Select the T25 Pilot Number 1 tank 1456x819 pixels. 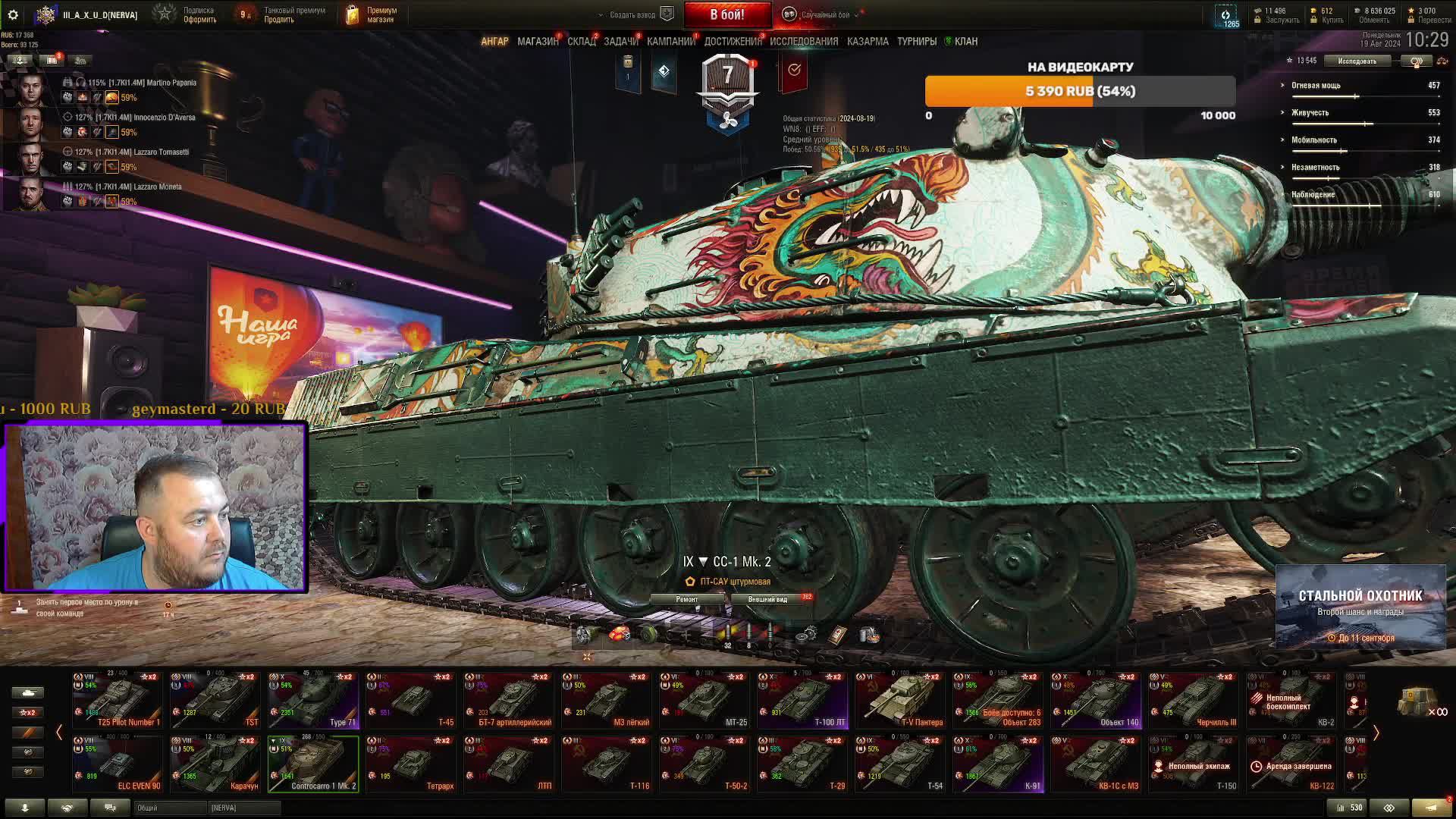[x=118, y=700]
